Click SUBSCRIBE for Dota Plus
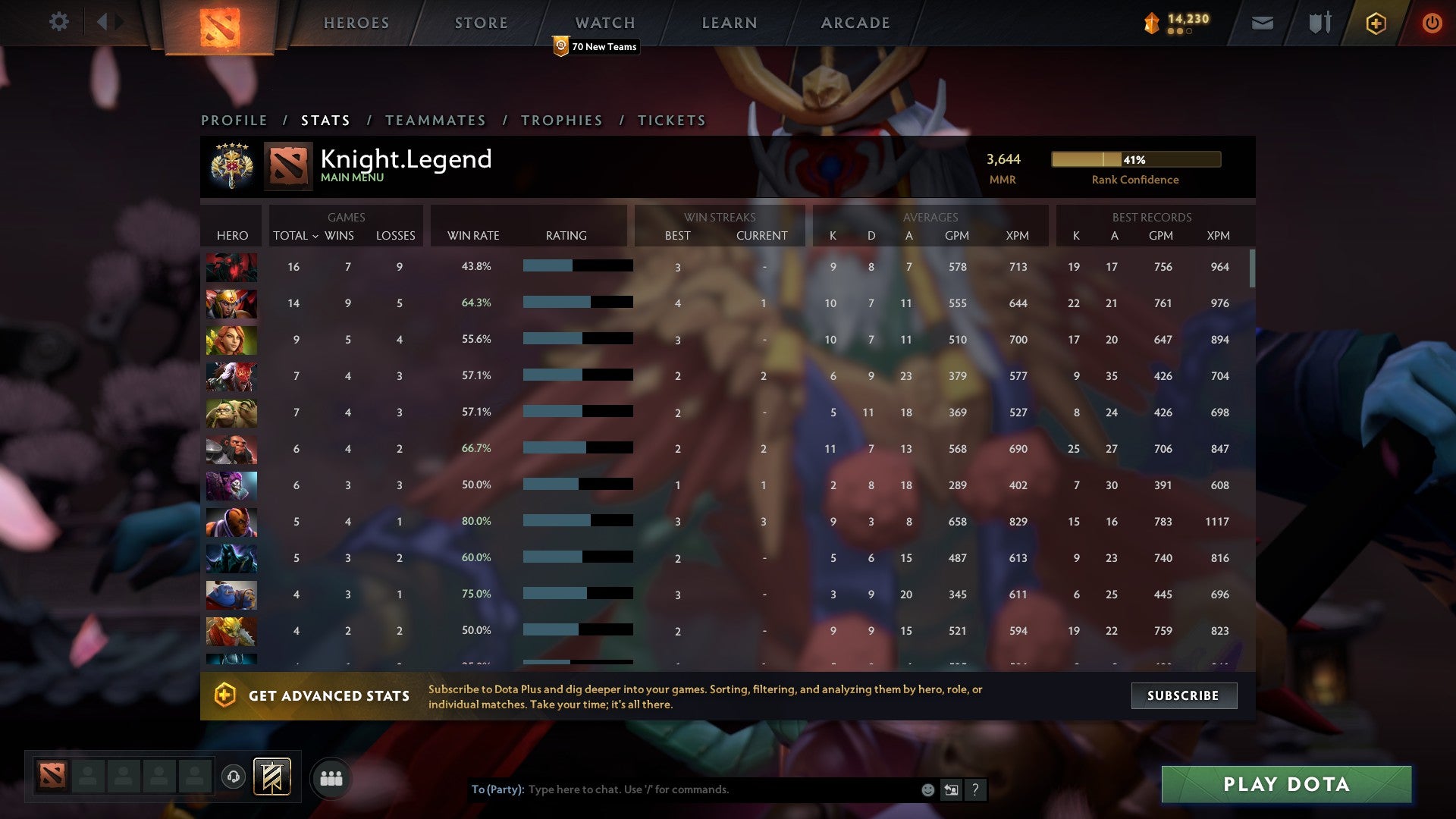The width and height of the screenshot is (1456, 819). tap(1183, 695)
